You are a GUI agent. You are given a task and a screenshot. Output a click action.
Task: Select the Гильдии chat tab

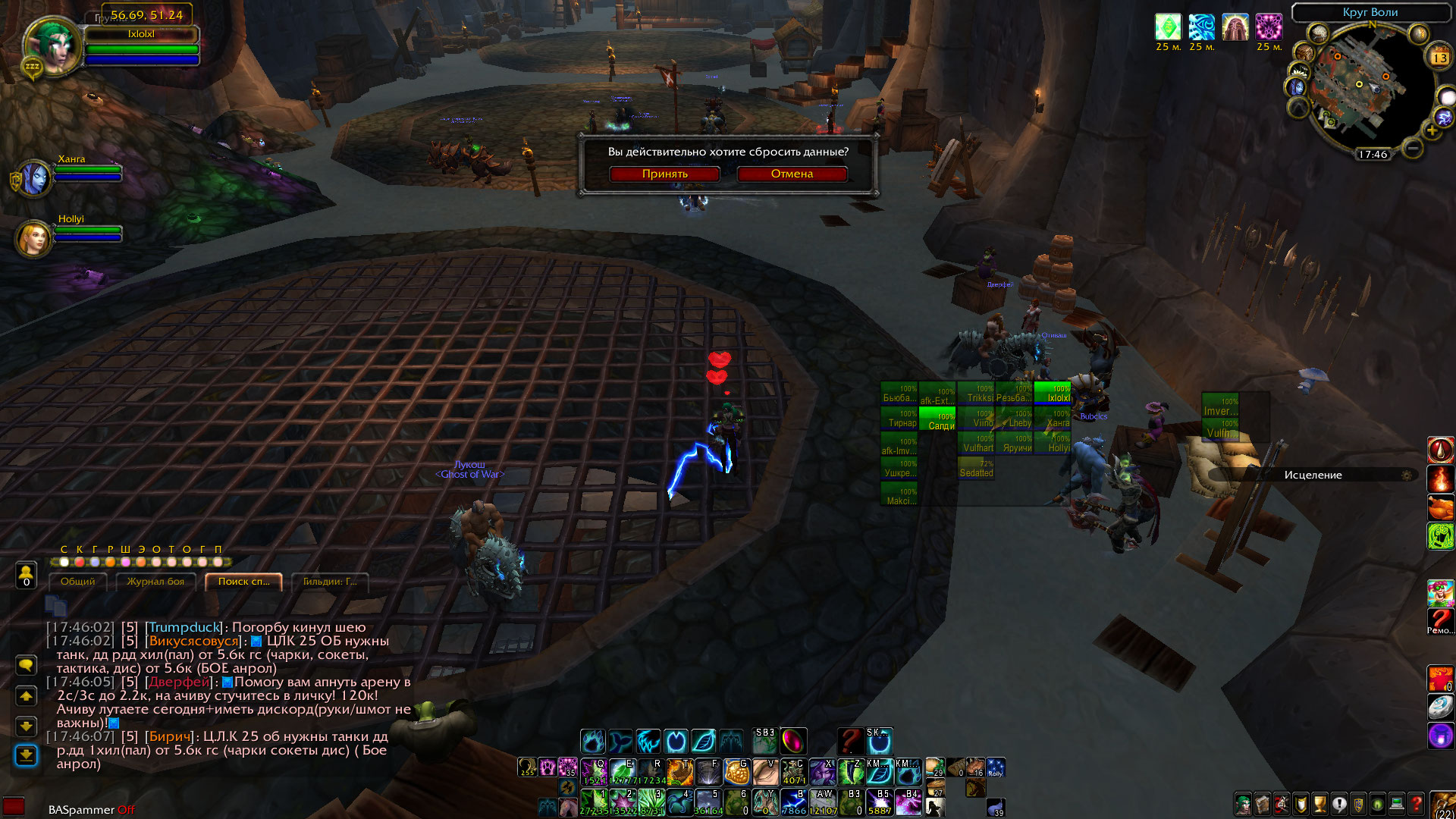tap(330, 582)
